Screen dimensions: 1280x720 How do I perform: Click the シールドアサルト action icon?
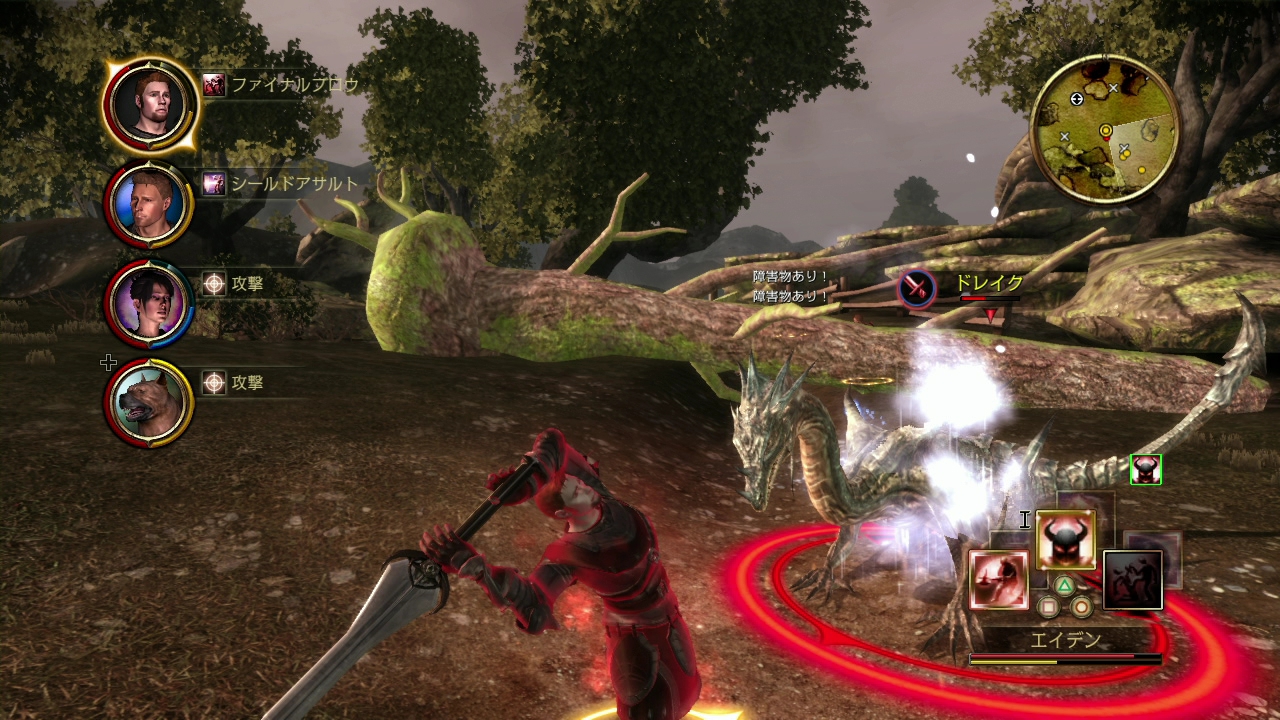click(x=213, y=183)
